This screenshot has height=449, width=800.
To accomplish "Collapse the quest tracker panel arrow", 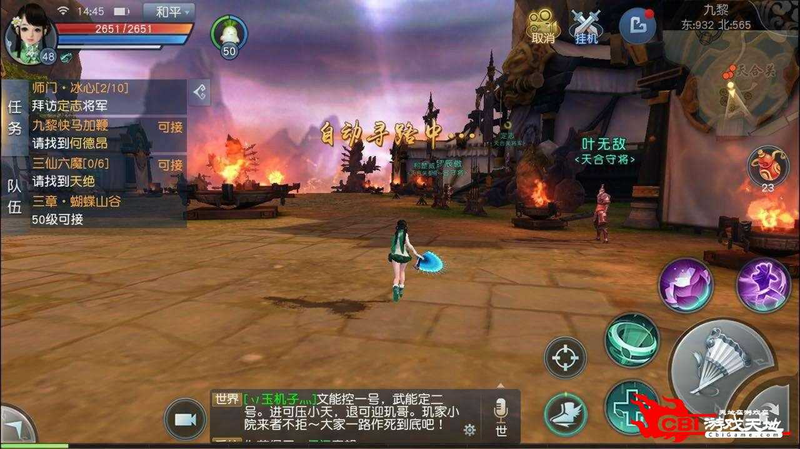I will point(201,92).
